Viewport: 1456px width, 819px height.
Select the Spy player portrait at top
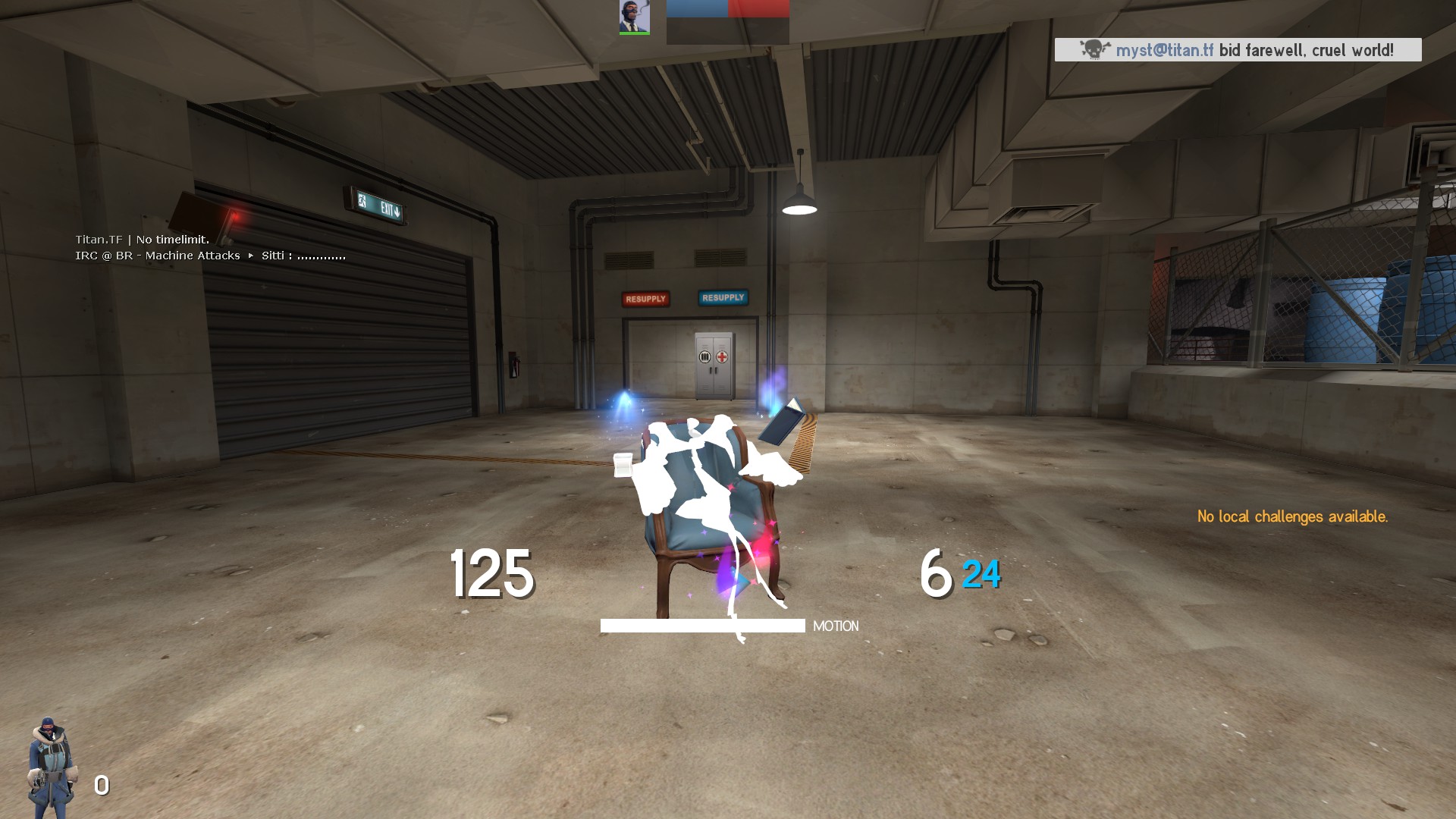point(634,17)
